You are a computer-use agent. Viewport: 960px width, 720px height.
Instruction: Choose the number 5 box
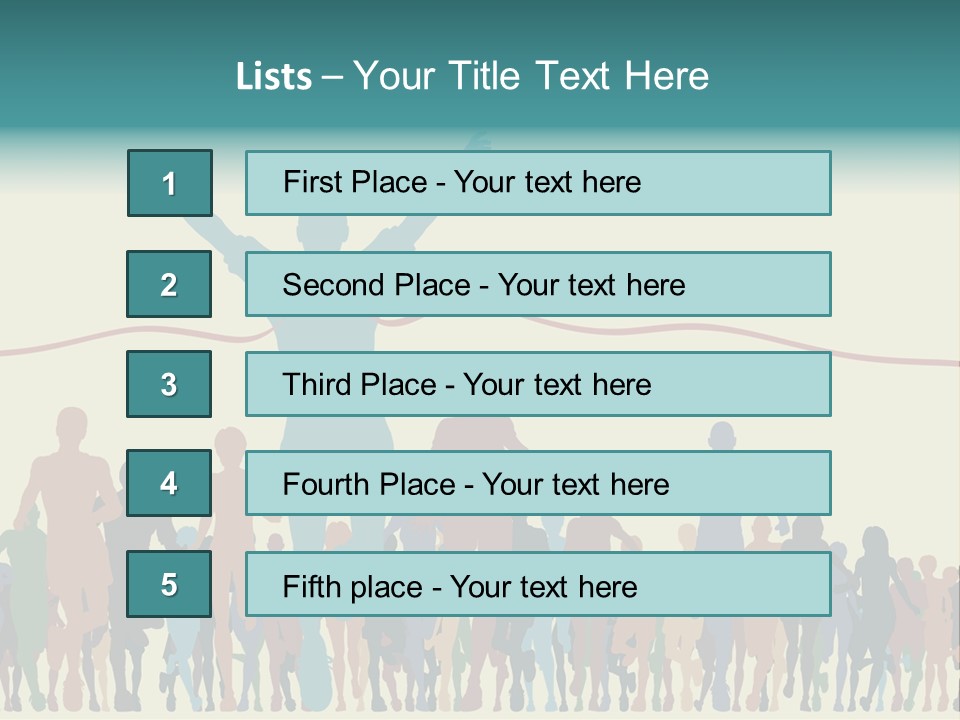pyautogui.click(x=169, y=584)
